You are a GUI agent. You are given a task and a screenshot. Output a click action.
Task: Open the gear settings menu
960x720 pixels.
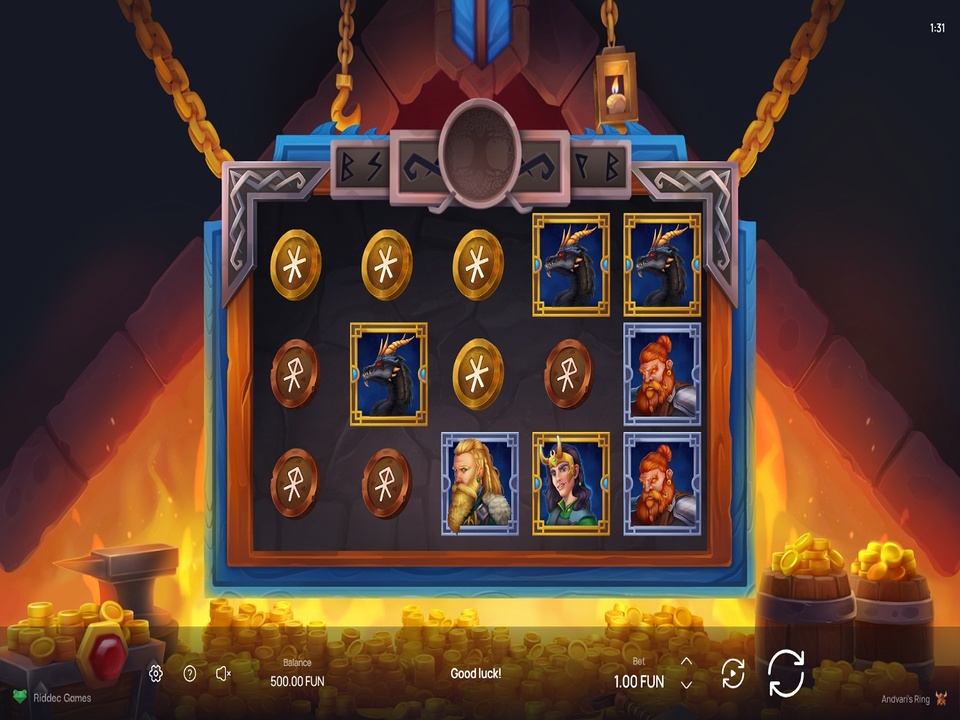click(156, 674)
